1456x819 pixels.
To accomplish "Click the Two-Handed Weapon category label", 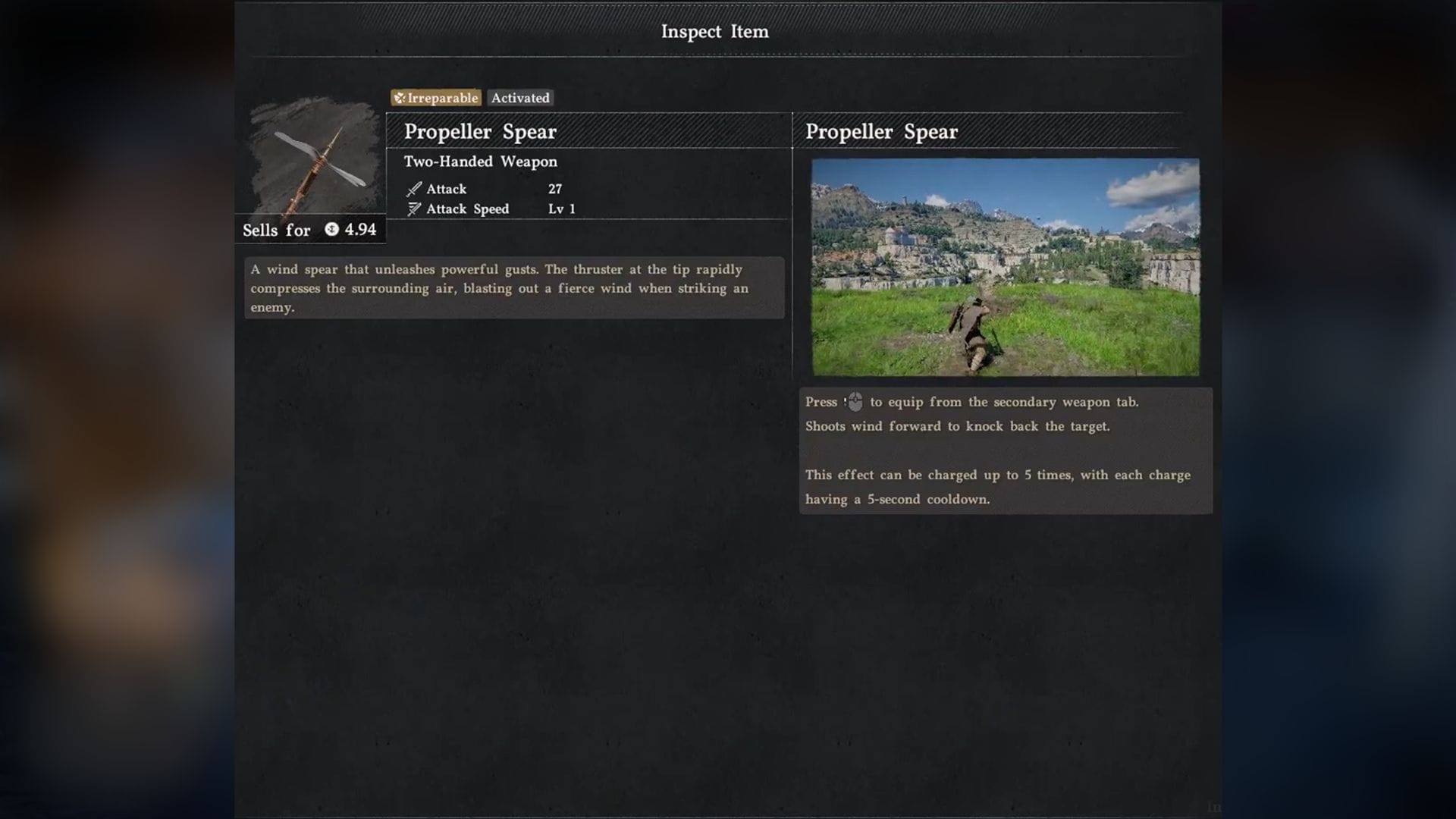I will (x=480, y=162).
